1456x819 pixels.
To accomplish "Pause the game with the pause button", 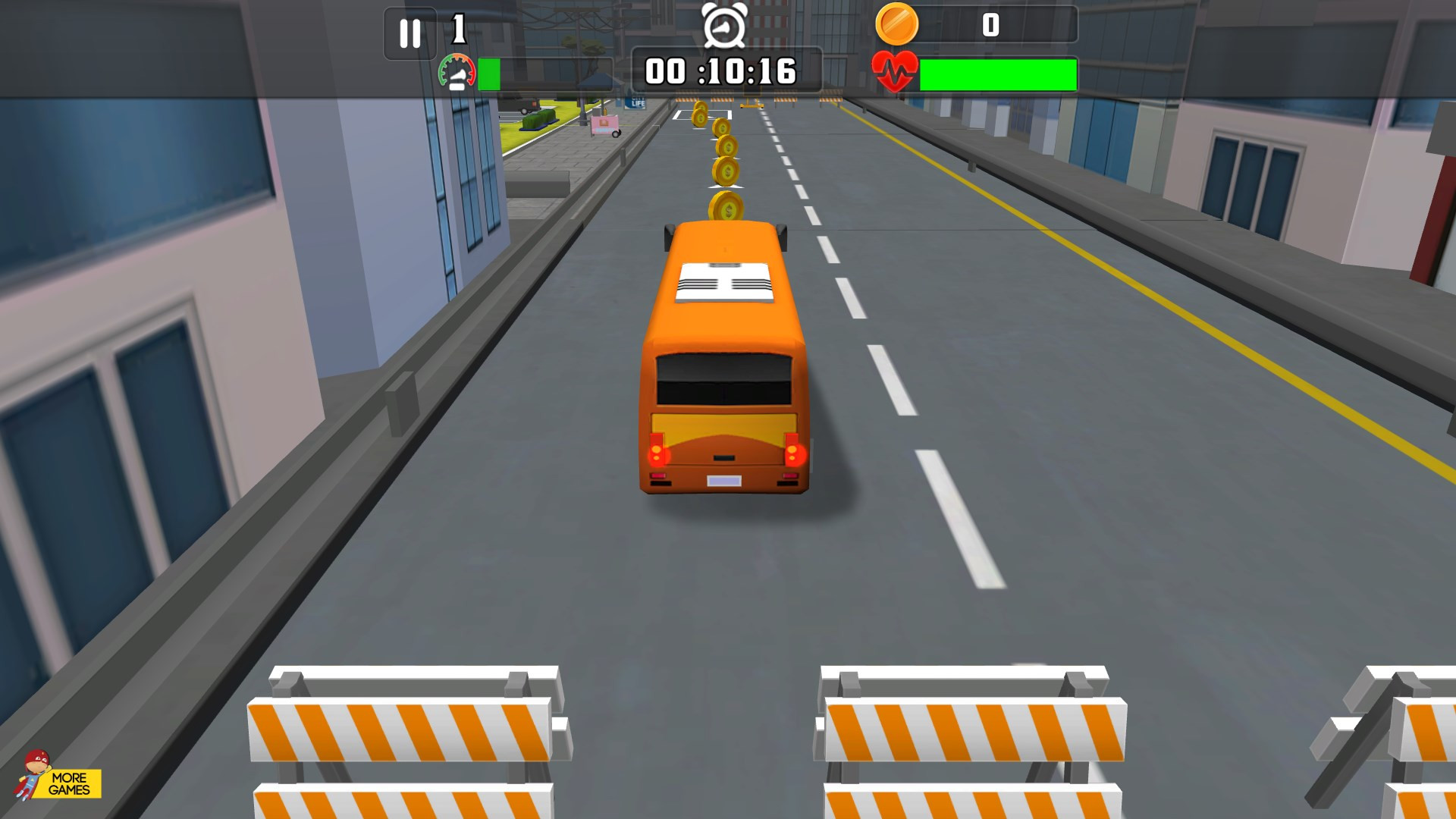I will point(410,33).
